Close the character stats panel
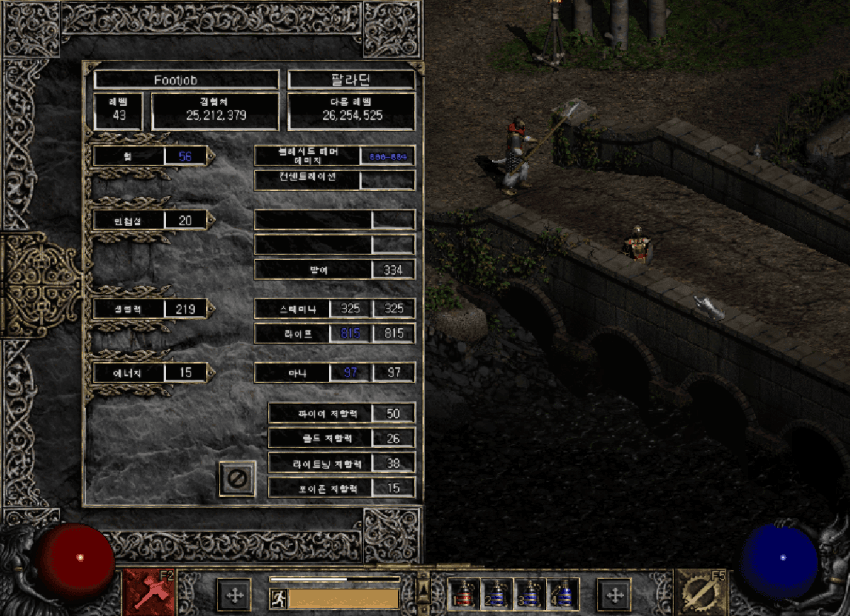The image size is (850, 616). pyautogui.click(x=237, y=479)
